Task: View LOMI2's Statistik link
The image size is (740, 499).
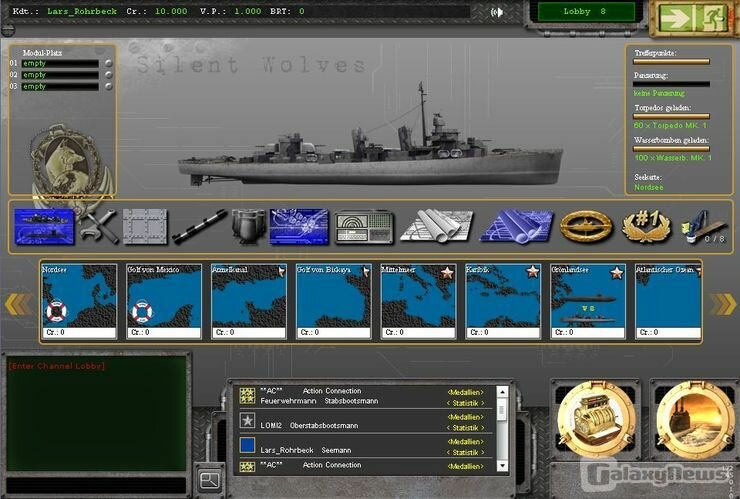Action: [464, 426]
